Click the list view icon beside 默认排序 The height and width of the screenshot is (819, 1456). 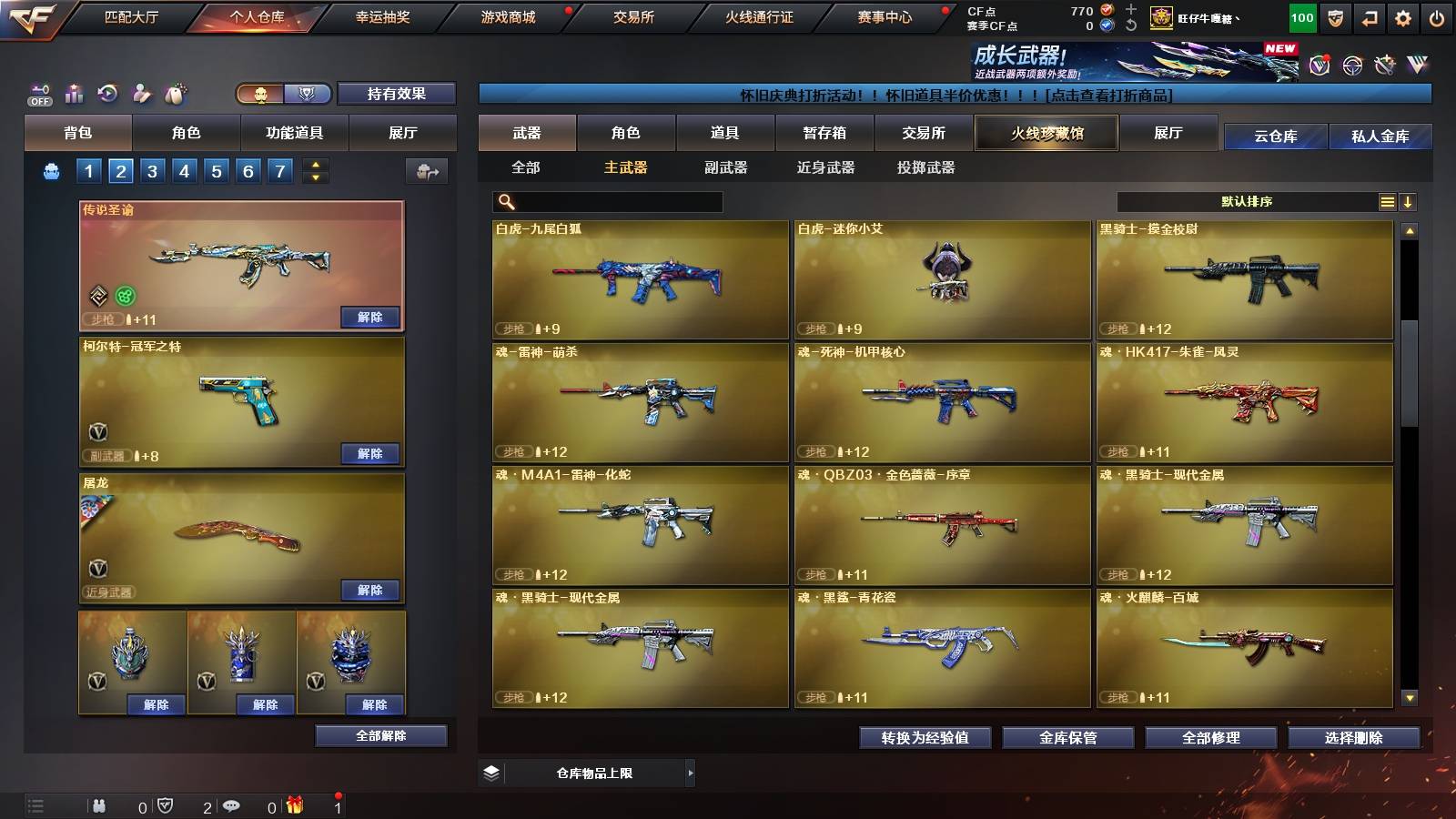[x=1387, y=201]
